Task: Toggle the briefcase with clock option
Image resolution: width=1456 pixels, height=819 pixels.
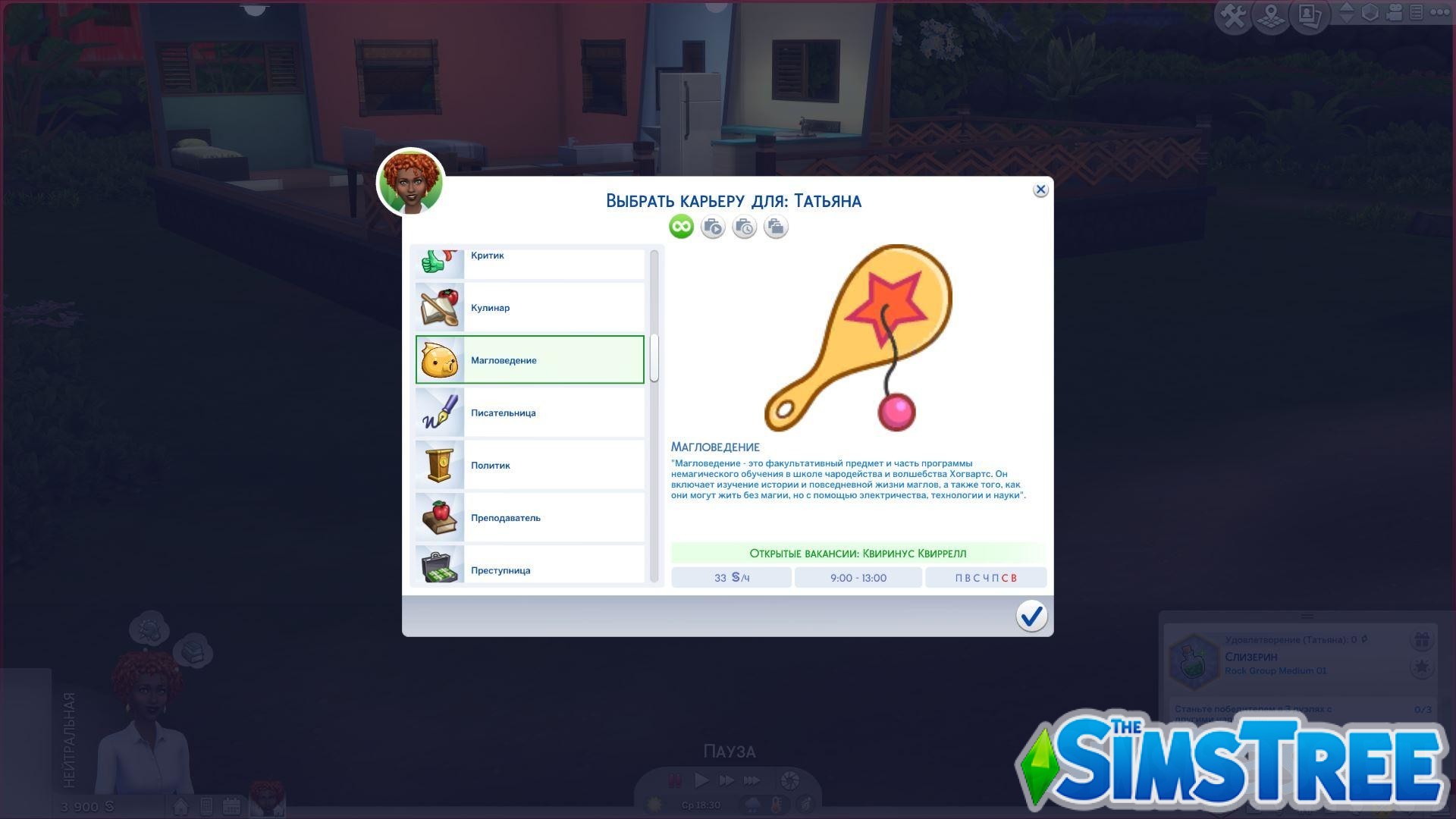Action: [744, 226]
